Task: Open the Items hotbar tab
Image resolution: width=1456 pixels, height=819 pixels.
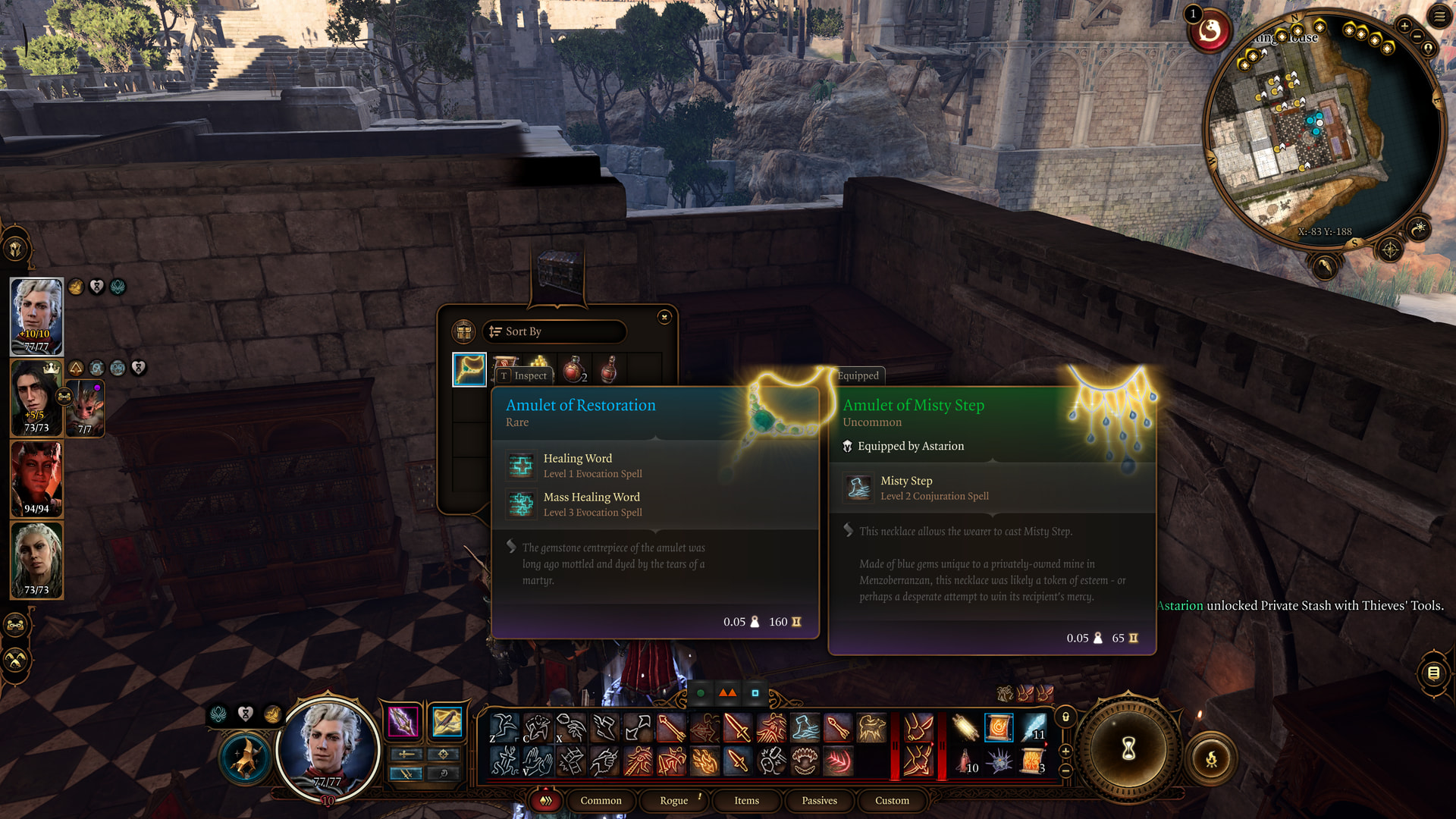Action: [x=746, y=800]
